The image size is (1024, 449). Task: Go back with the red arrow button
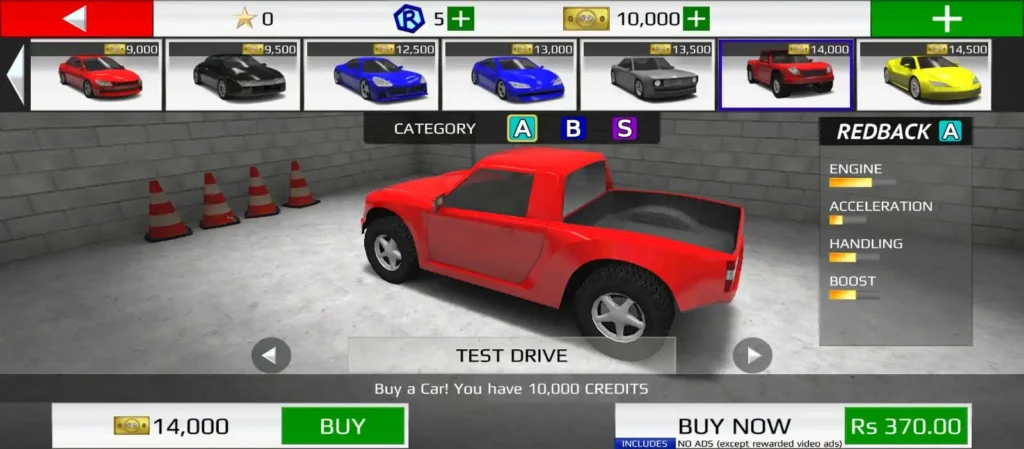(76, 18)
